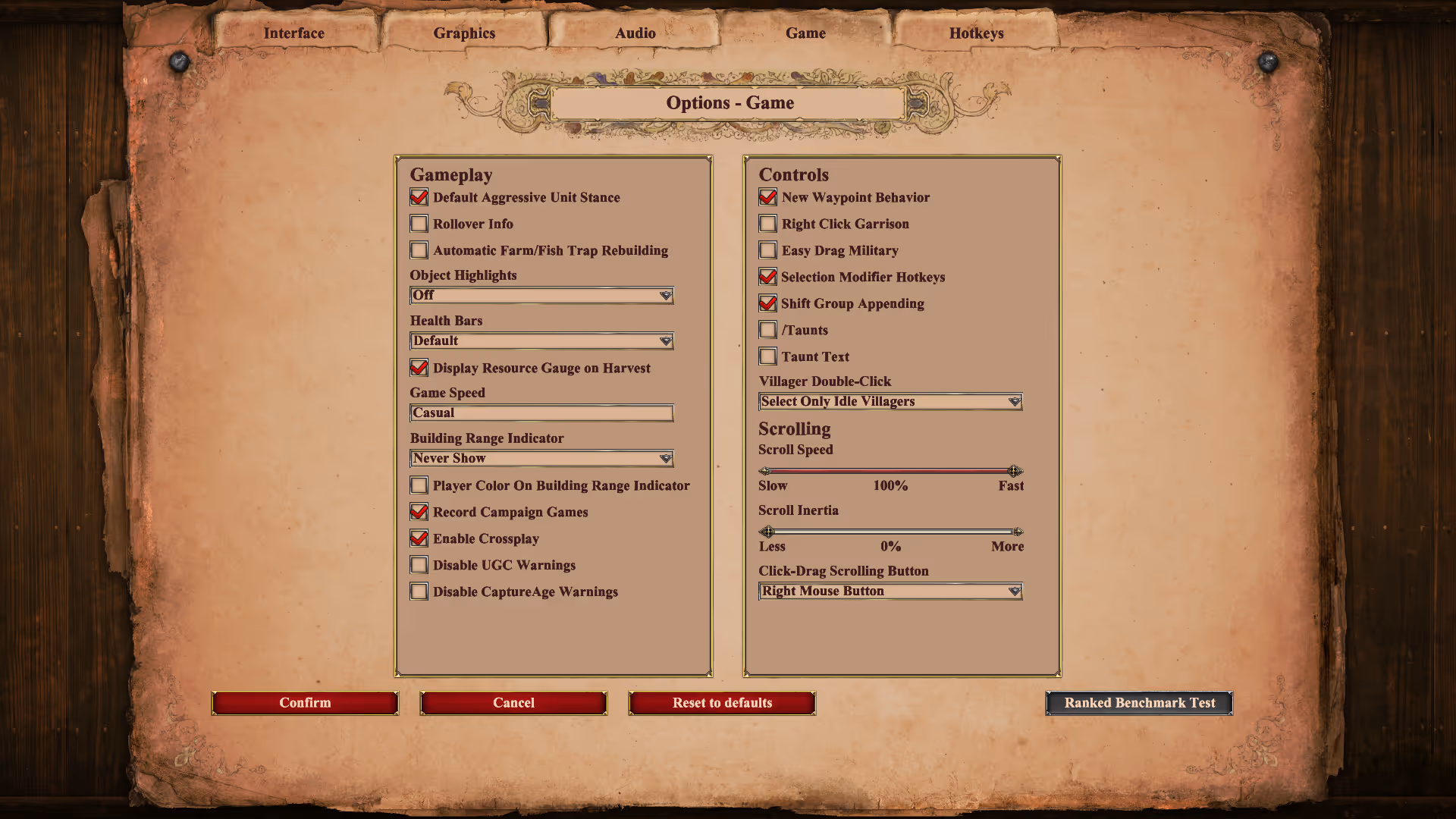The height and width of the screenshot is (819, 1456).
Task: Toggle Default Aggressive Unit Stance checkbox
Action: [x=419, y=197]
